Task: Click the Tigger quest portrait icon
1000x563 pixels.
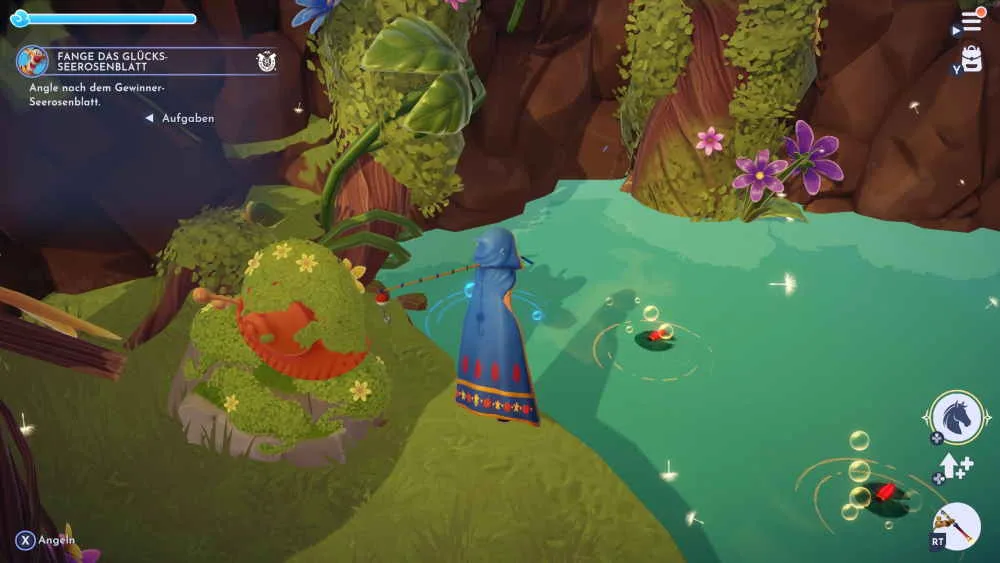Action: (32, 61)
